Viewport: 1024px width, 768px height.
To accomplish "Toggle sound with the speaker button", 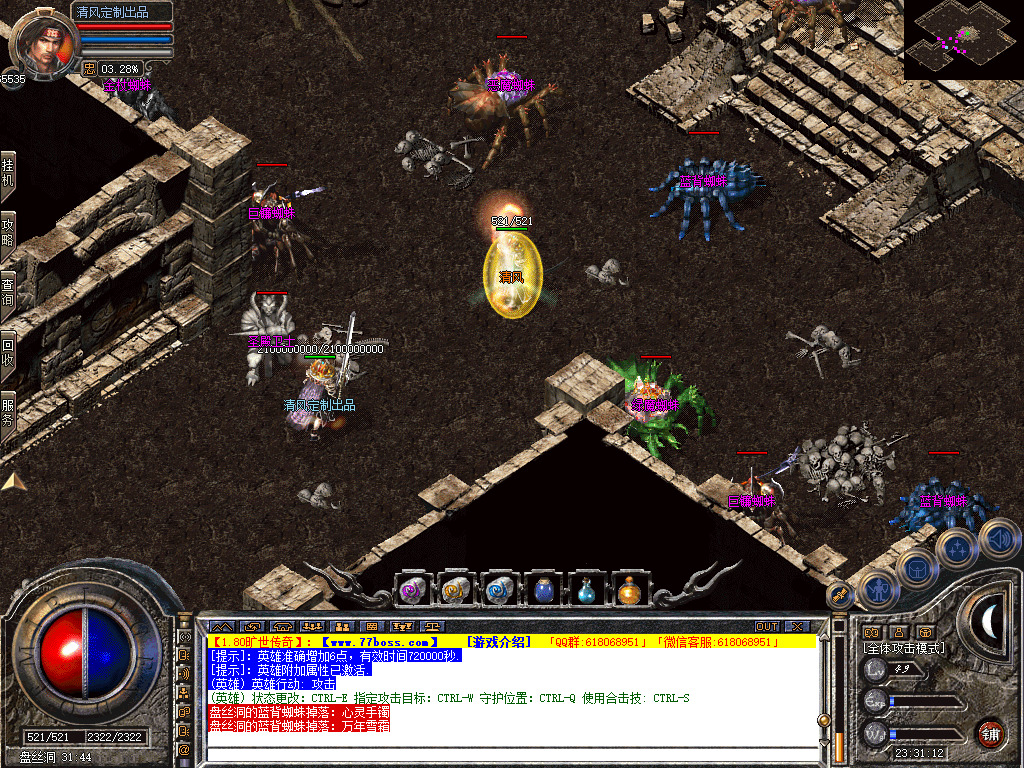I will (998, 538).
